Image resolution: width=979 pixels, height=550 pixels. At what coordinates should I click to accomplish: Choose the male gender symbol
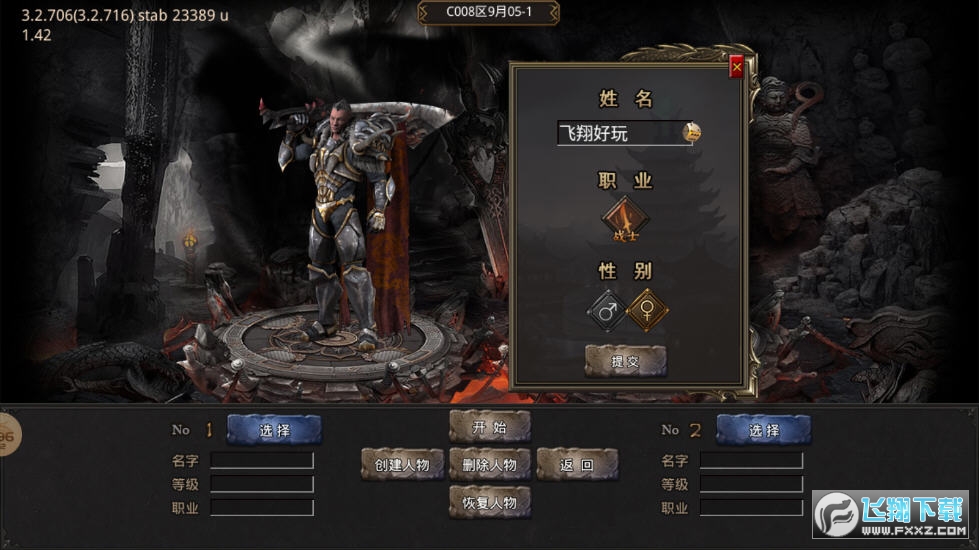pos(606,311)
